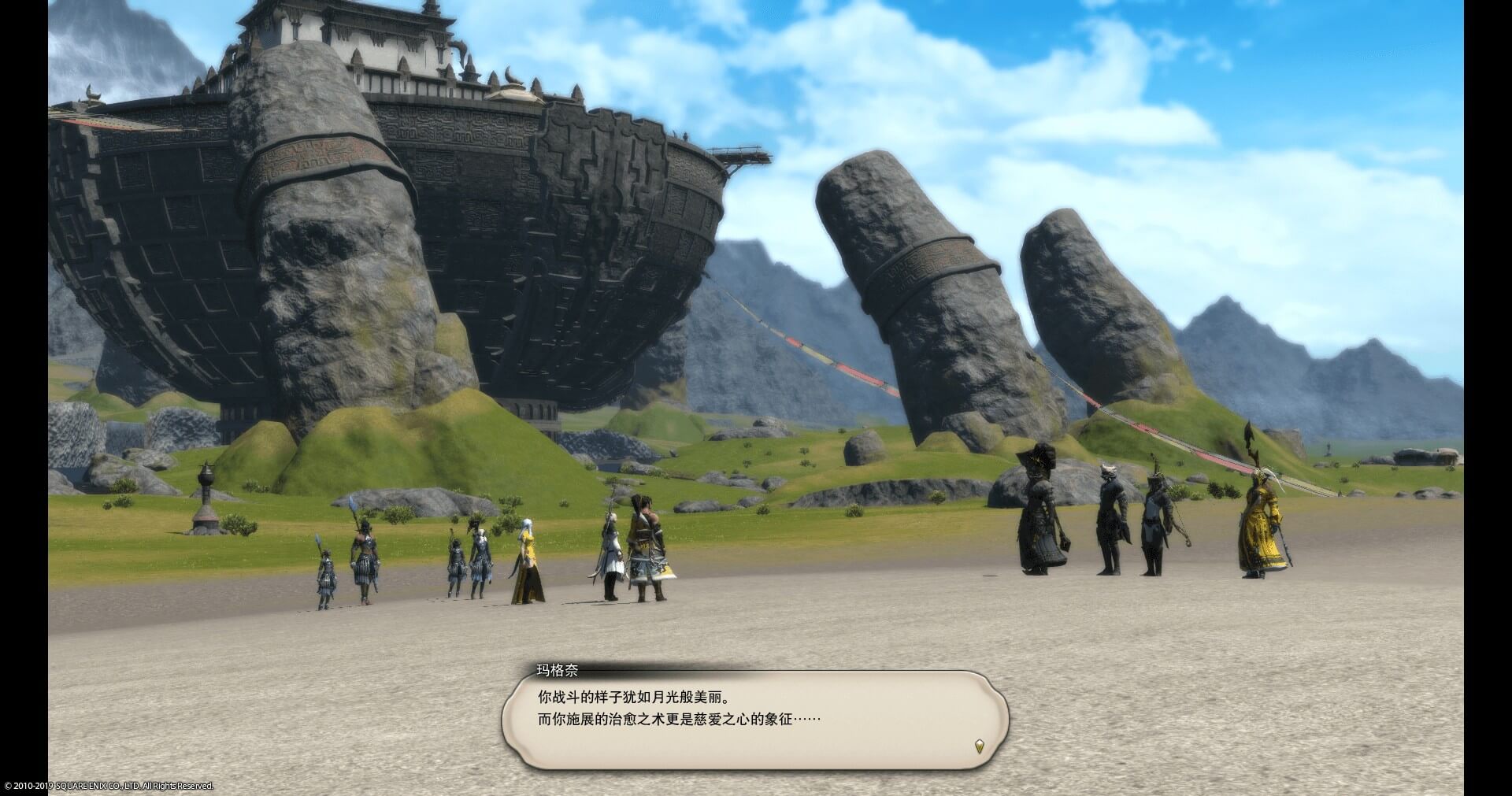Click the dialogue continue arrow indicator
Image resolution: width=1512 pixels, height=796 pixels.
(x=979, y=746)
